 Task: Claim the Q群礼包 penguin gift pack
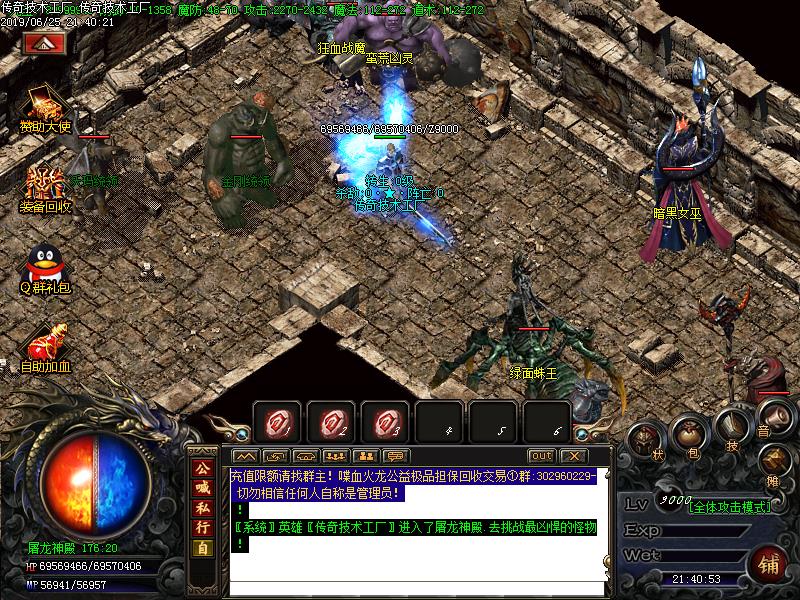42,264
